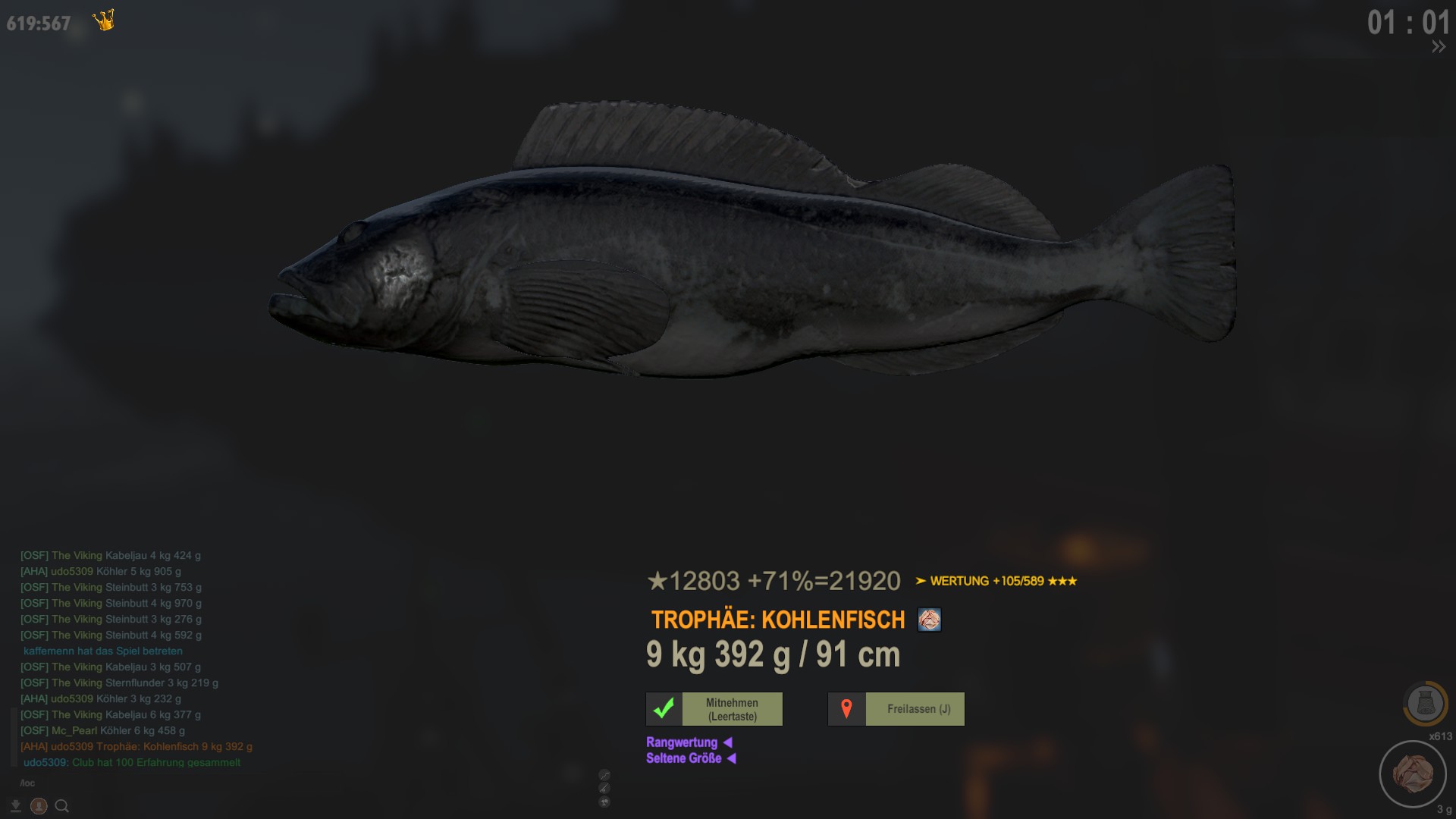This screenshot has height=819, width=1456.
Task: Open the chat input field showing /loc
Action: 114,783
